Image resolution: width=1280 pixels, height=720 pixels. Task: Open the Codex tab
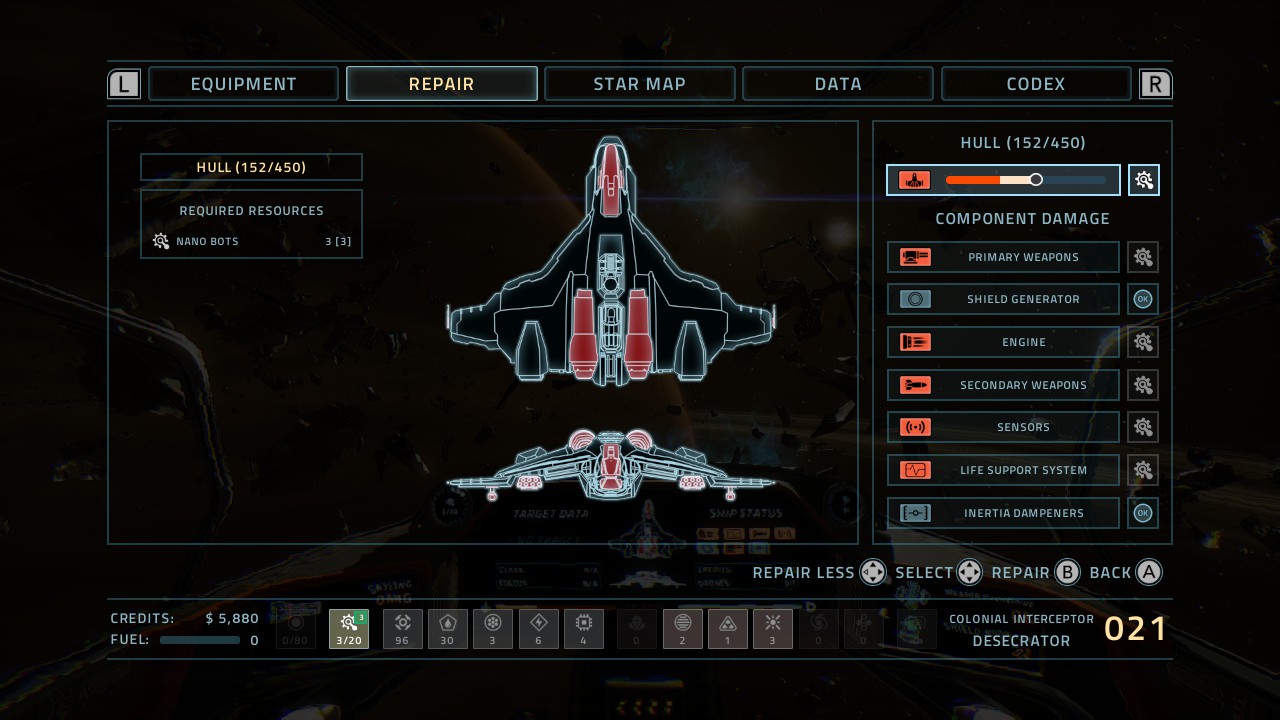tap(1036, 83)
